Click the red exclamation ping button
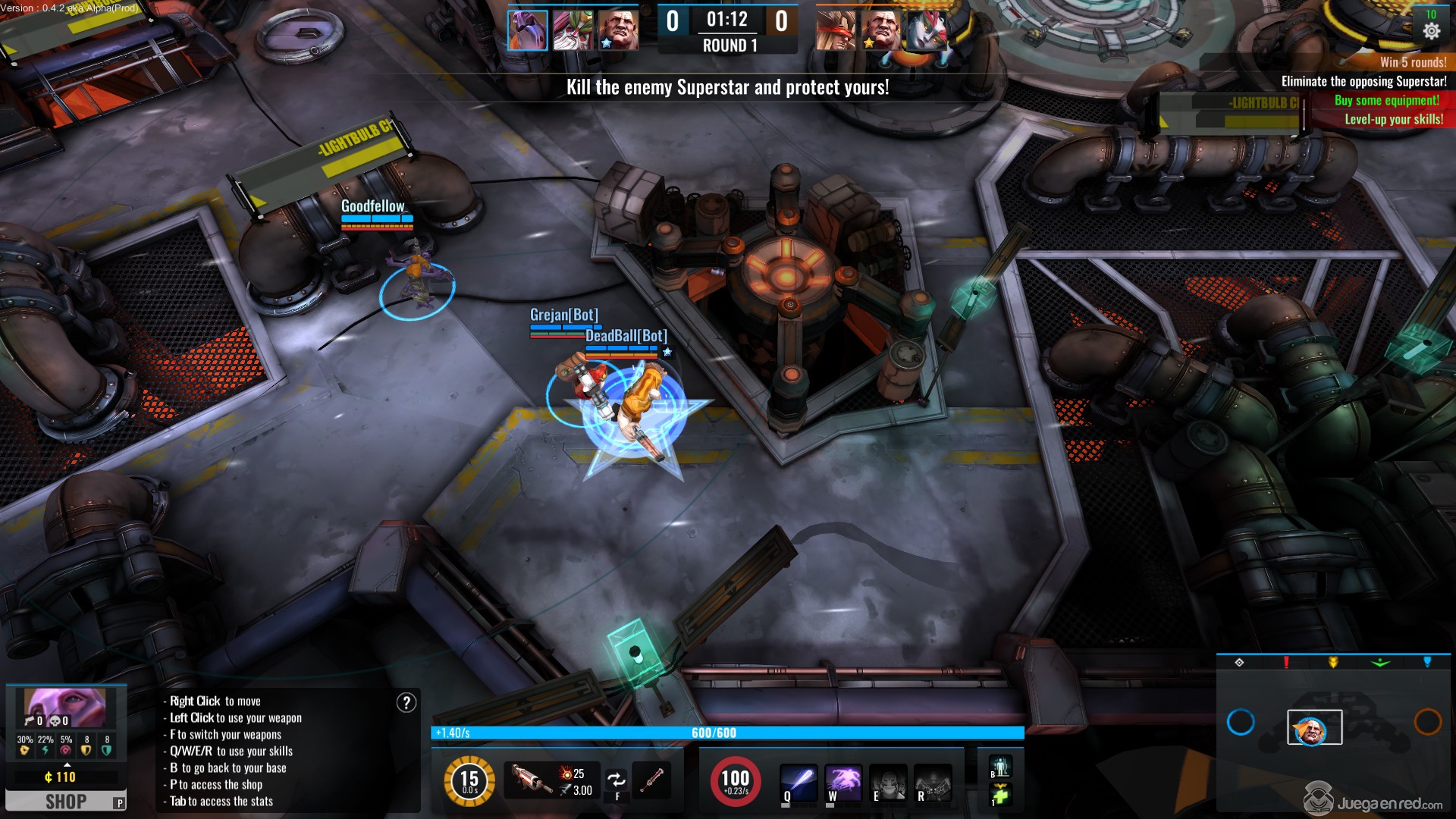The width and height of the screenshot is (1456, 819). [x=1286, y=662]
